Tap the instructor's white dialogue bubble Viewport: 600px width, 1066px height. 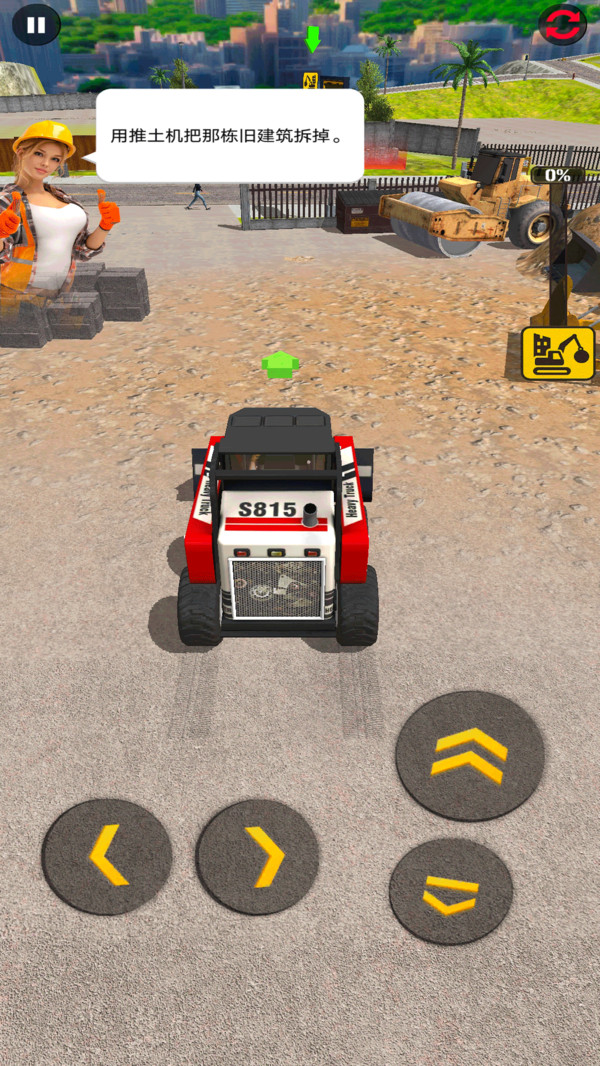click(230, 136)
